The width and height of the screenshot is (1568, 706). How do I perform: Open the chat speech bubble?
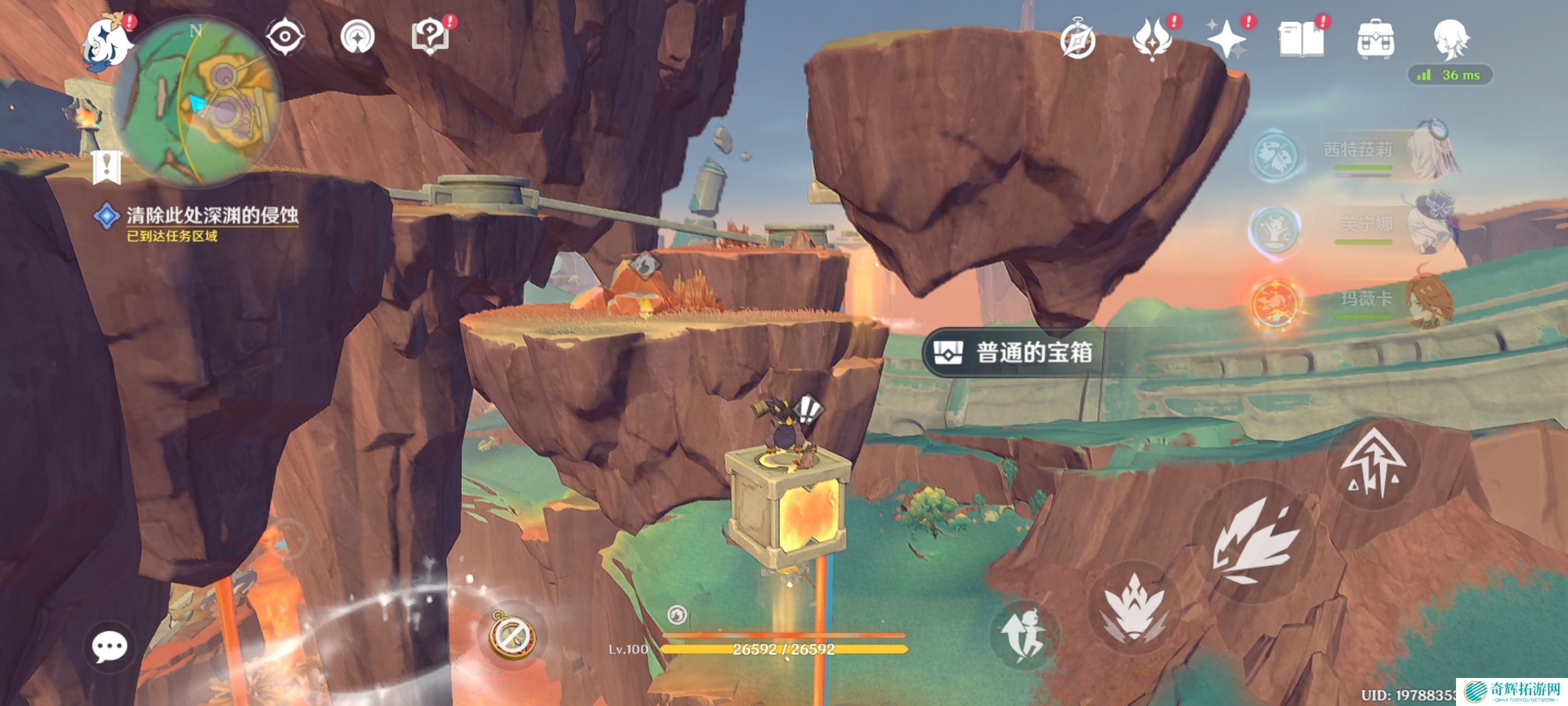pyautogui.click(x=110, y=647)
